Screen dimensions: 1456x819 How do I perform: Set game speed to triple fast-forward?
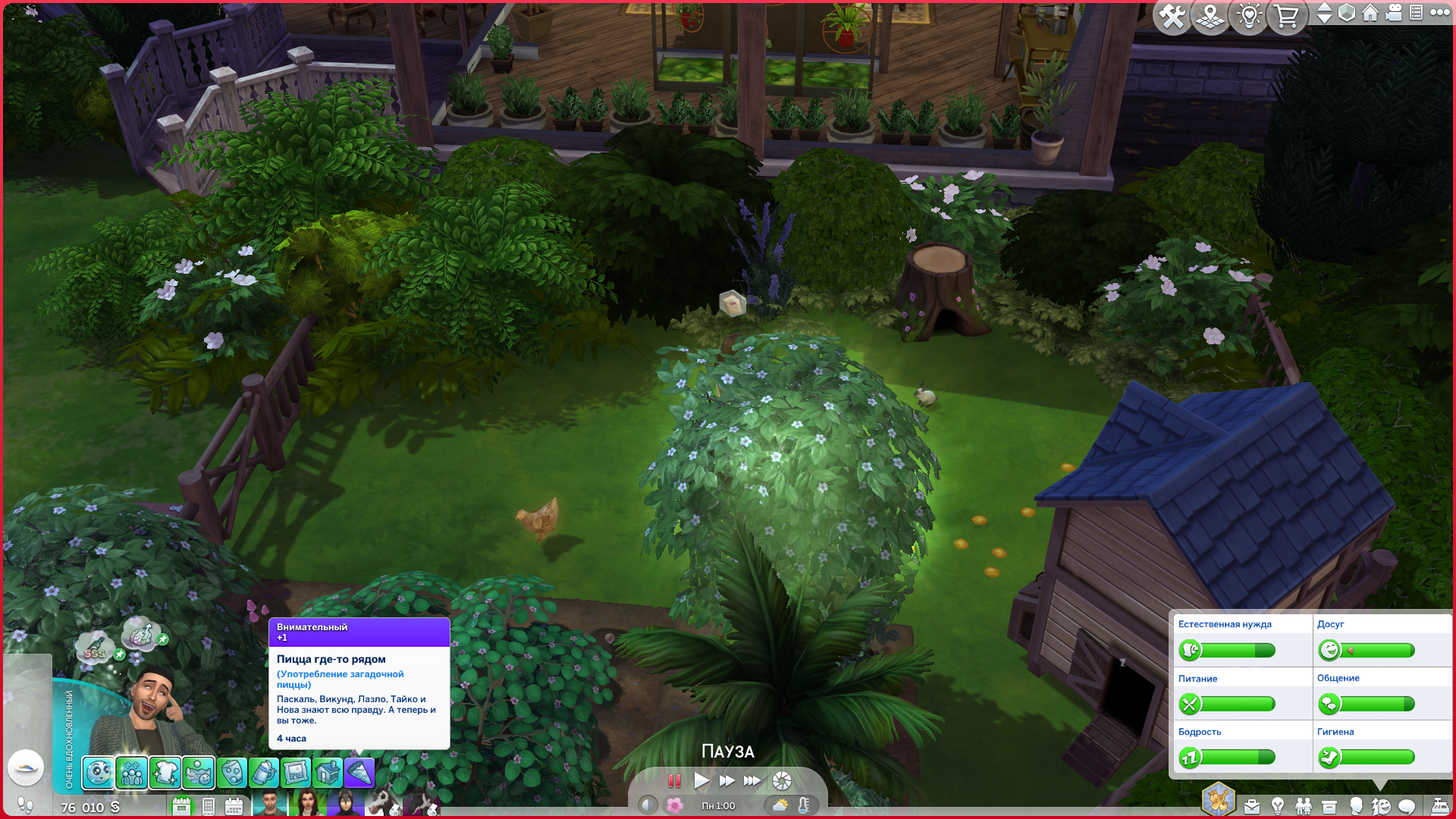(x=752, y=780)
